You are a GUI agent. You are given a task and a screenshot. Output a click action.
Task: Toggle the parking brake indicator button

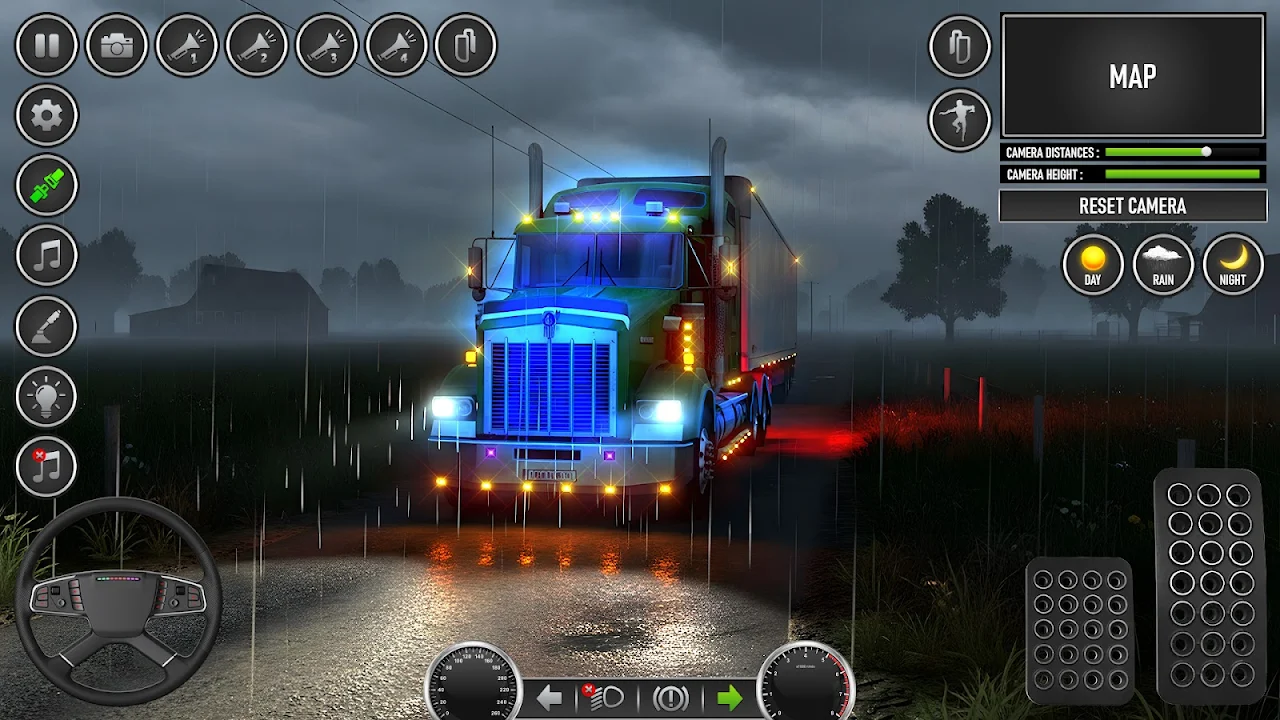coord(670,698)
